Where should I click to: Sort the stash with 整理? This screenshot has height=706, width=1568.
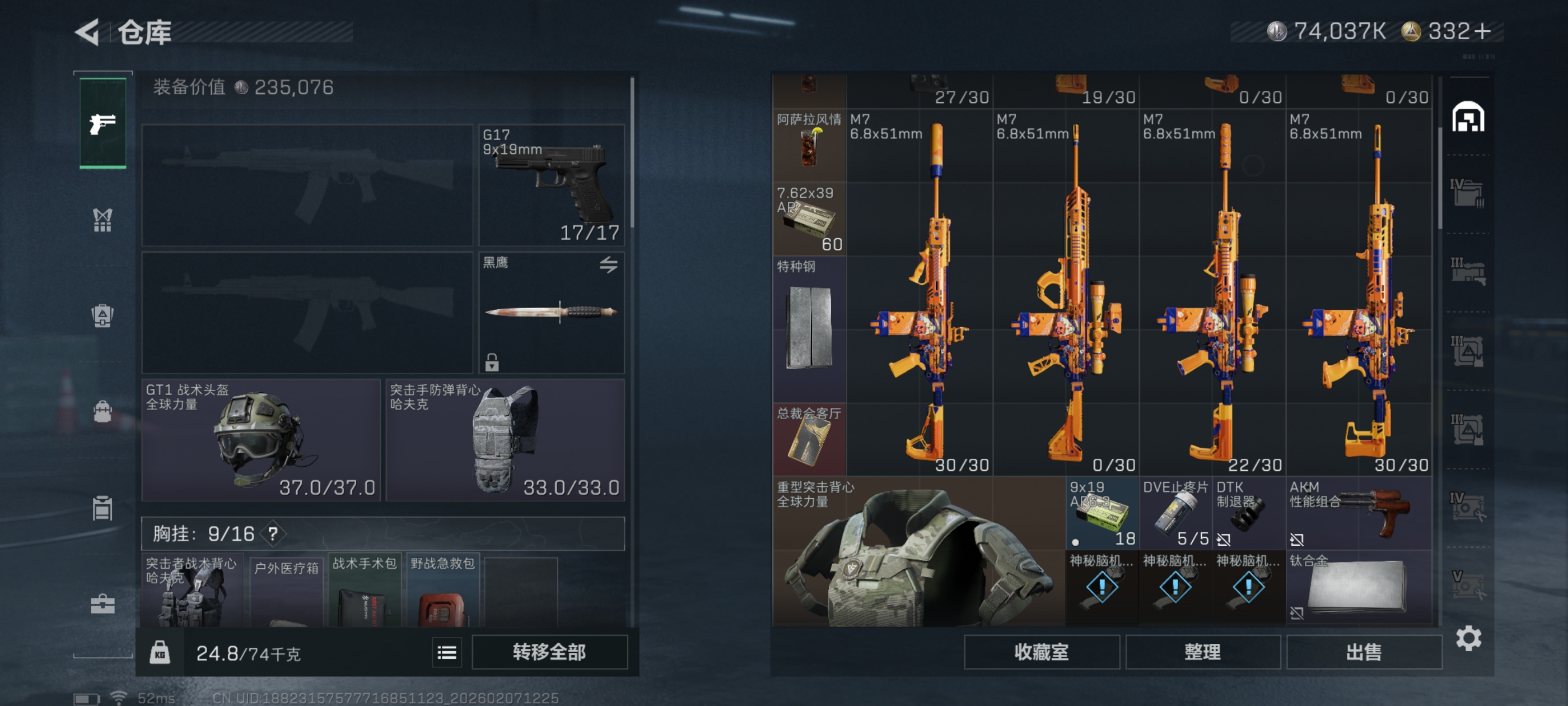click(1202, 652)
